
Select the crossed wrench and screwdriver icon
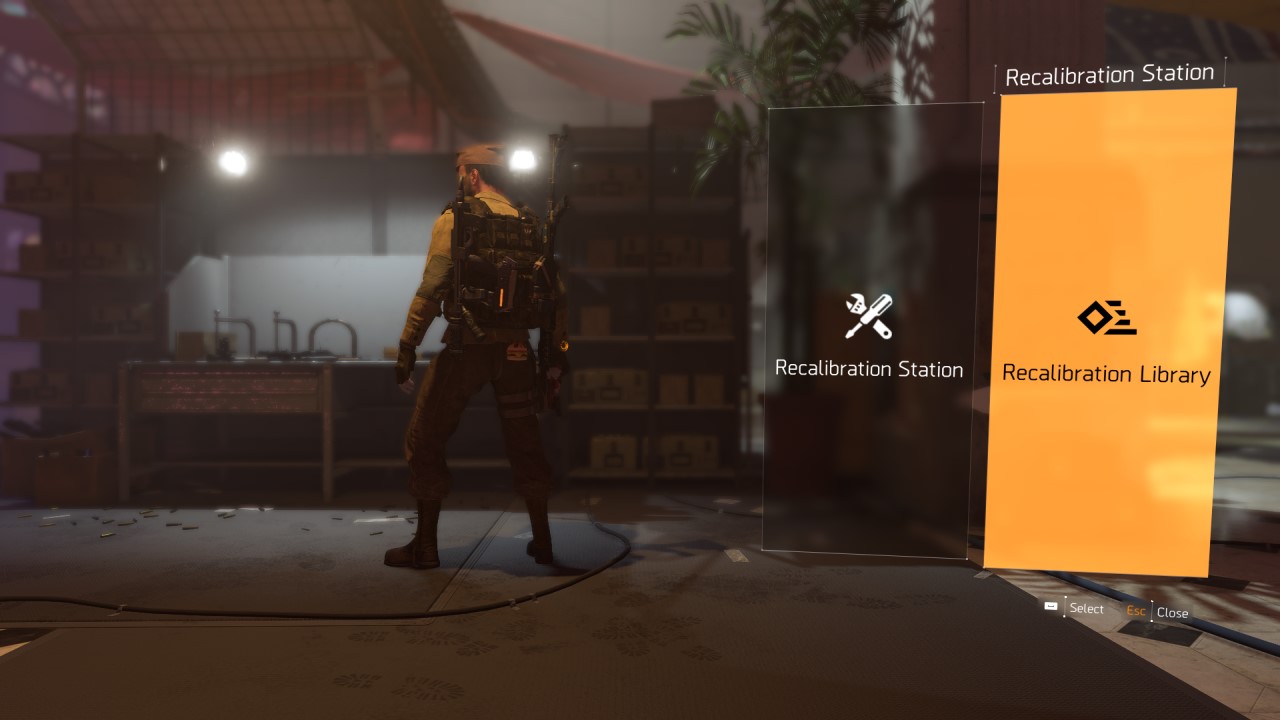coord(870,318)
